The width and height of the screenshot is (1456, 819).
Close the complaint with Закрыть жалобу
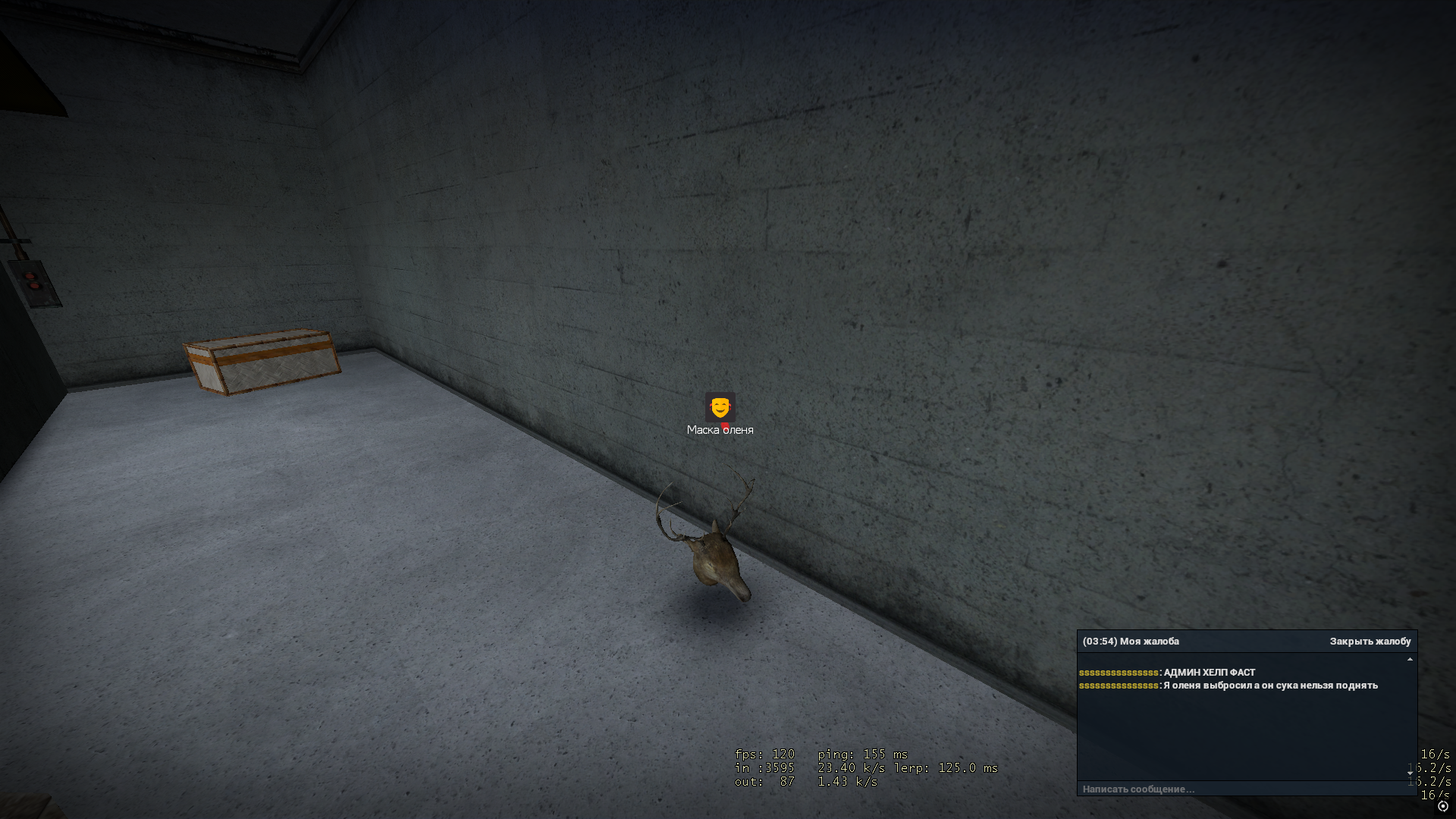pos(1370,642)
